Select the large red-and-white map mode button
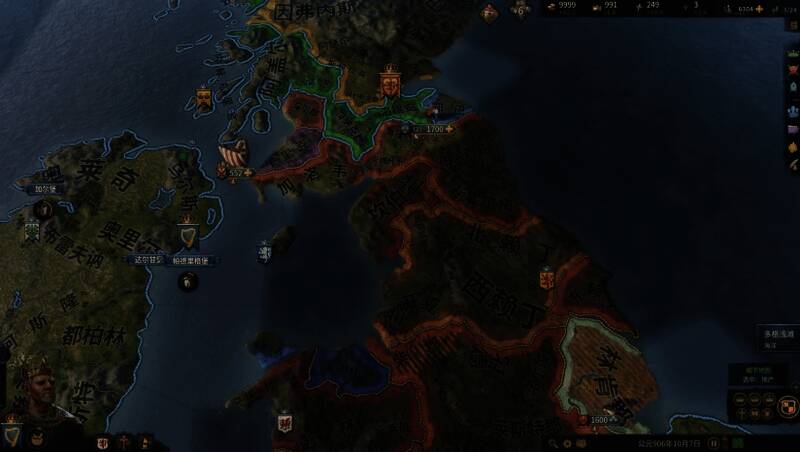800x452 pixels. point(788,407)
